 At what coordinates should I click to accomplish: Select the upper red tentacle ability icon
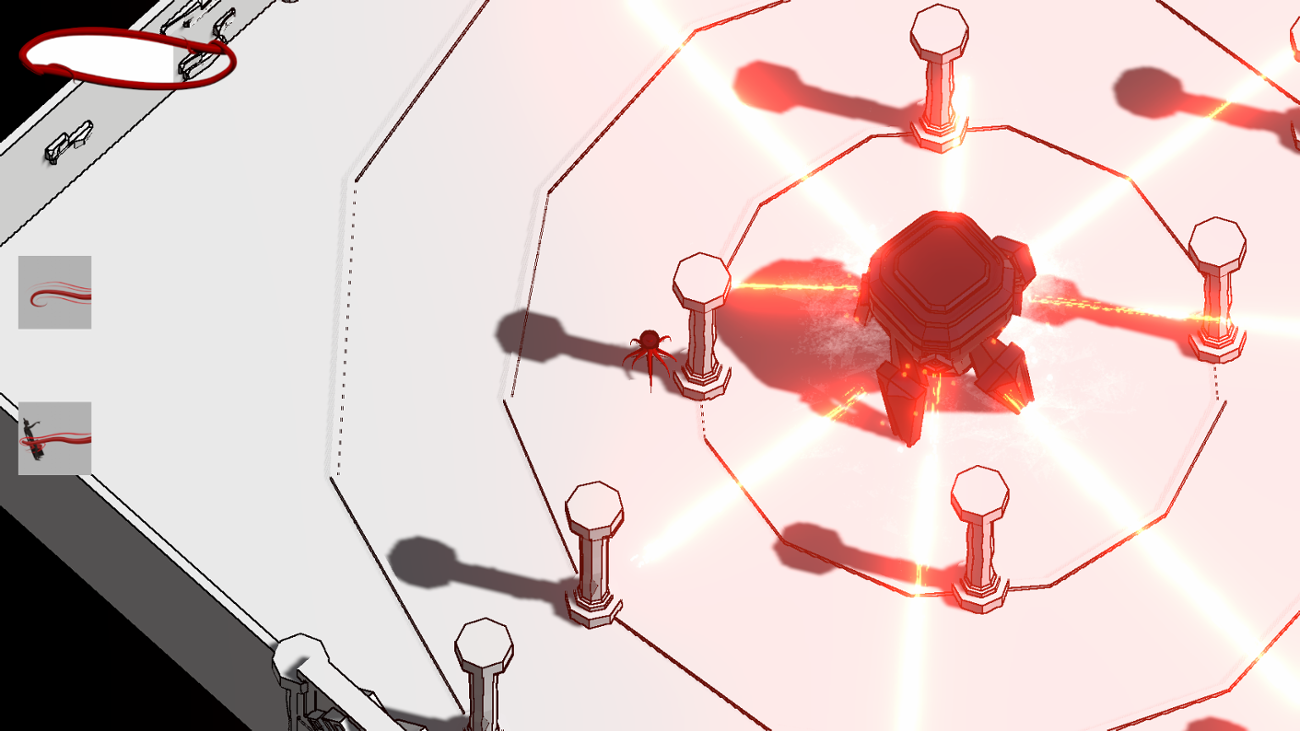click(55, 292)
